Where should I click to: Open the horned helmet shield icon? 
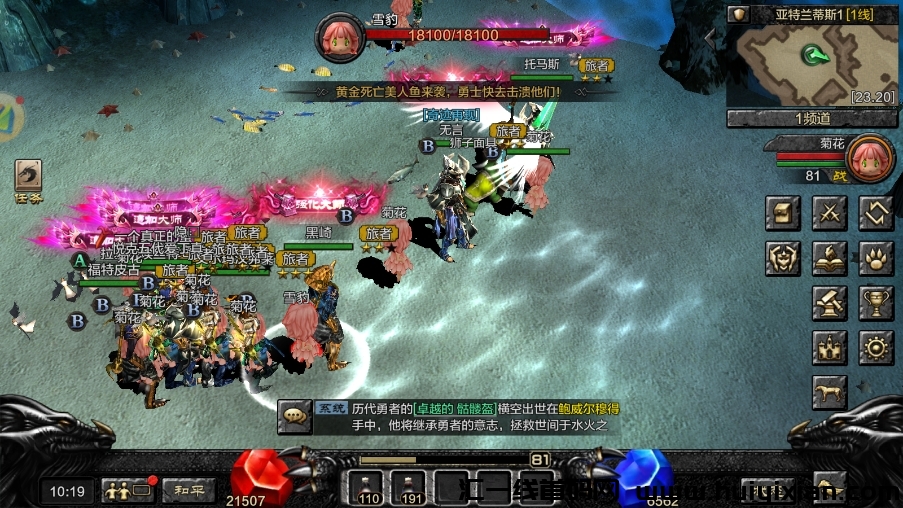[x=782, y=257]
